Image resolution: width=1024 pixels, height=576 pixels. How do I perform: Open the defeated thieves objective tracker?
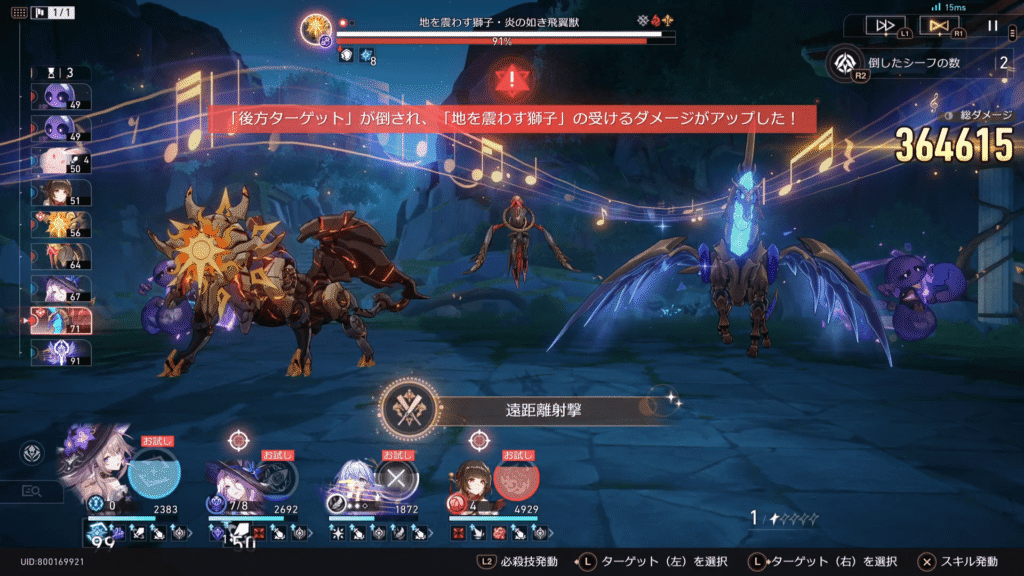[846, 63]
